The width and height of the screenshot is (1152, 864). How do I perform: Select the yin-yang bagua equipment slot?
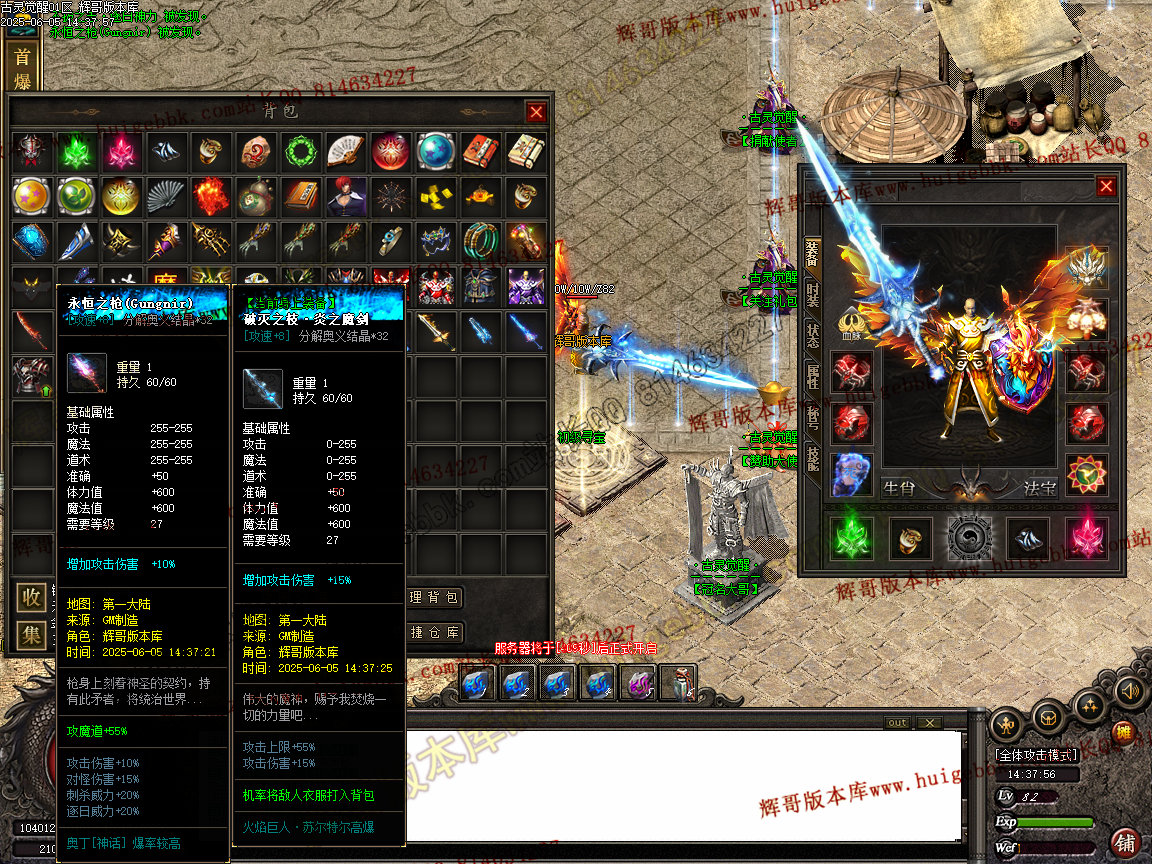click(x=968, y=538)
